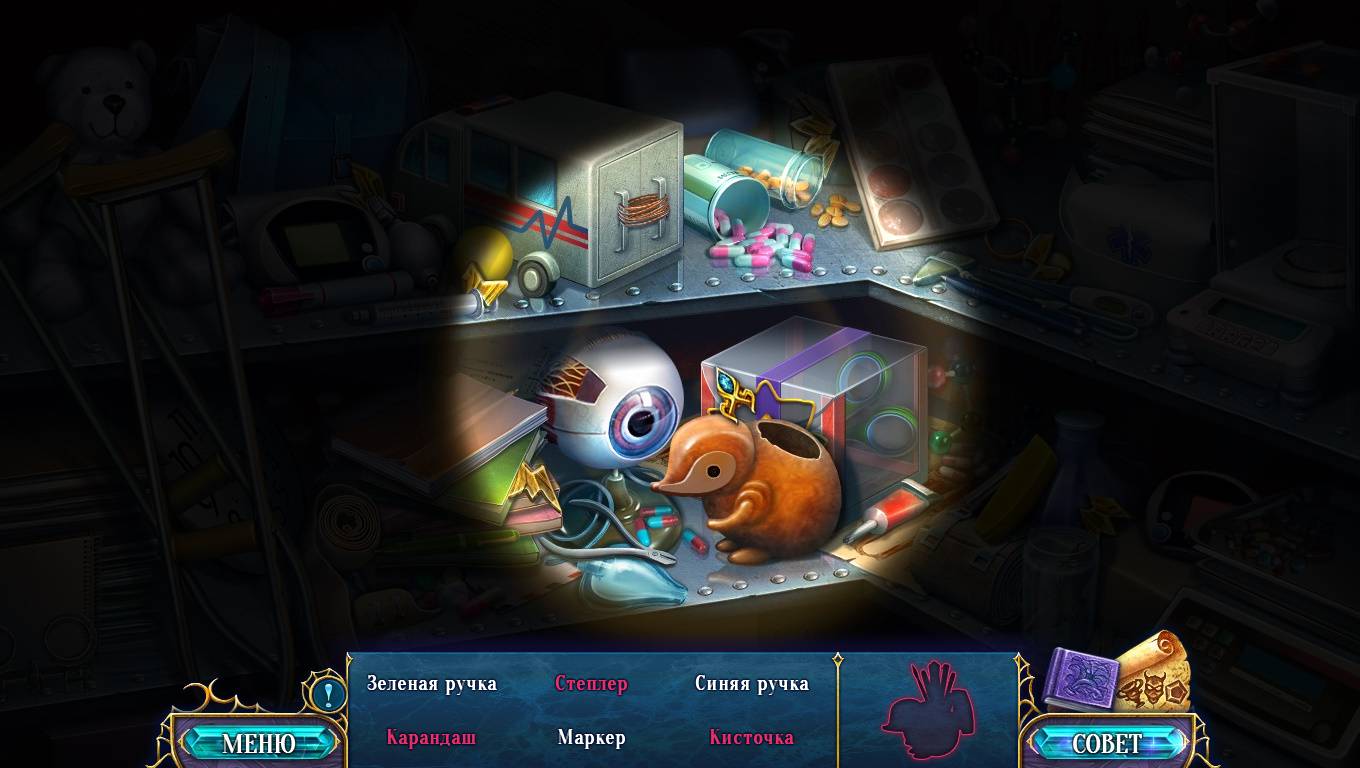Screen dimensions: 1360x768
Task: Choose "Степлер" in the item list
Action: pyautogui.click(x=591, y=684)
